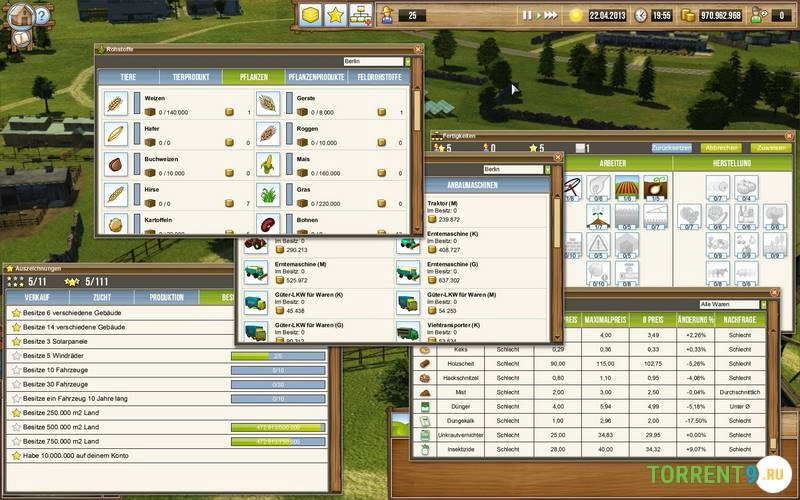Open the Tierprodukt tab
Image resolution: width=800 pixels, height=500 pixels.
pos(189,77)
